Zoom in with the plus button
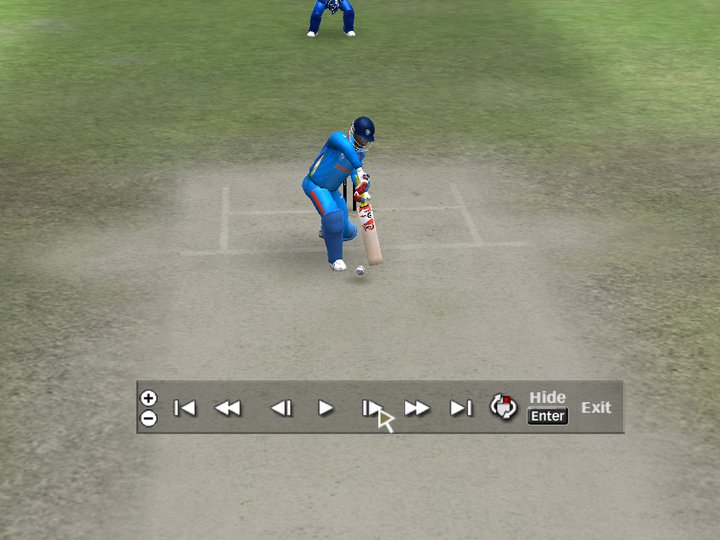Viewport: 720px width, 540px height. point(148,398)
